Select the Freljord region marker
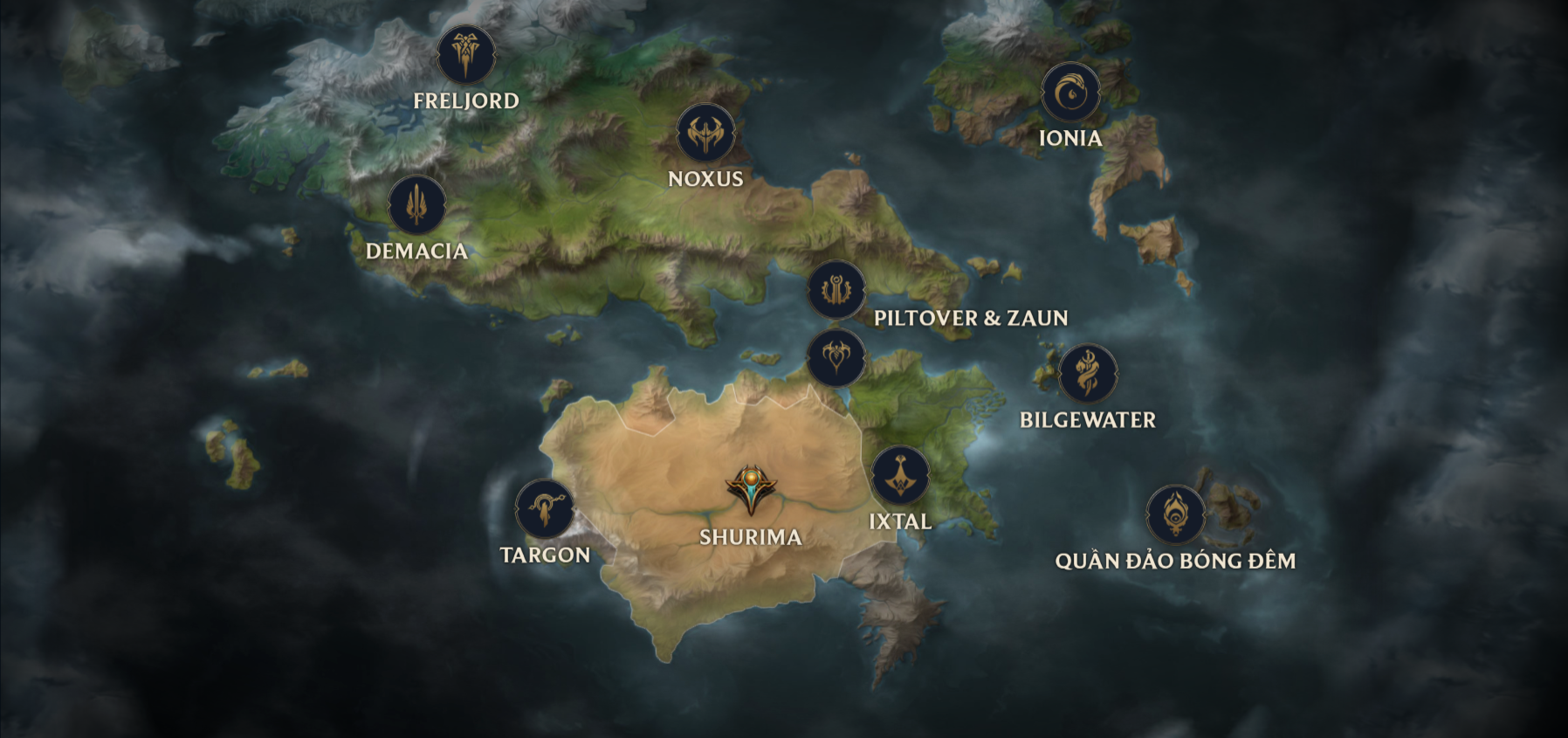Image resolution: width=1568 pixels, height=738 pixels. click(x=466, y=55)
